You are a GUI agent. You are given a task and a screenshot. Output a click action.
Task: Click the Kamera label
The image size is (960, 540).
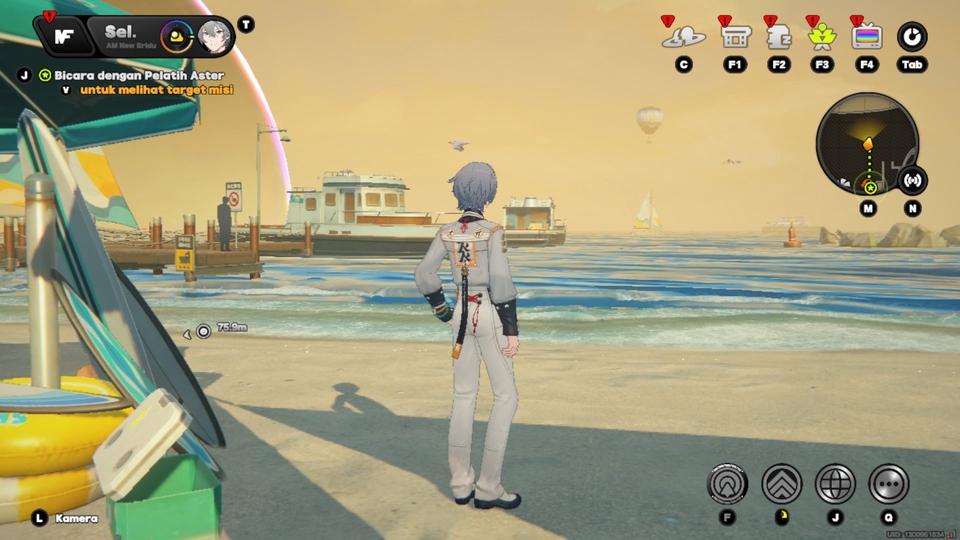click(76, 518)
